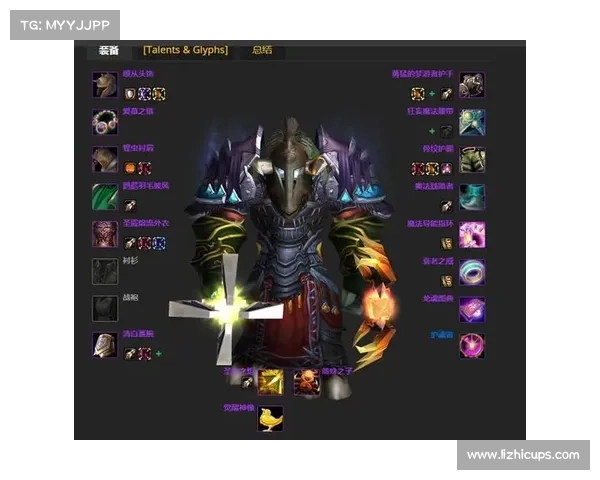600x480 pixels.
Task: Select the helmet equipment slot icon
Action: coord(105,85)
